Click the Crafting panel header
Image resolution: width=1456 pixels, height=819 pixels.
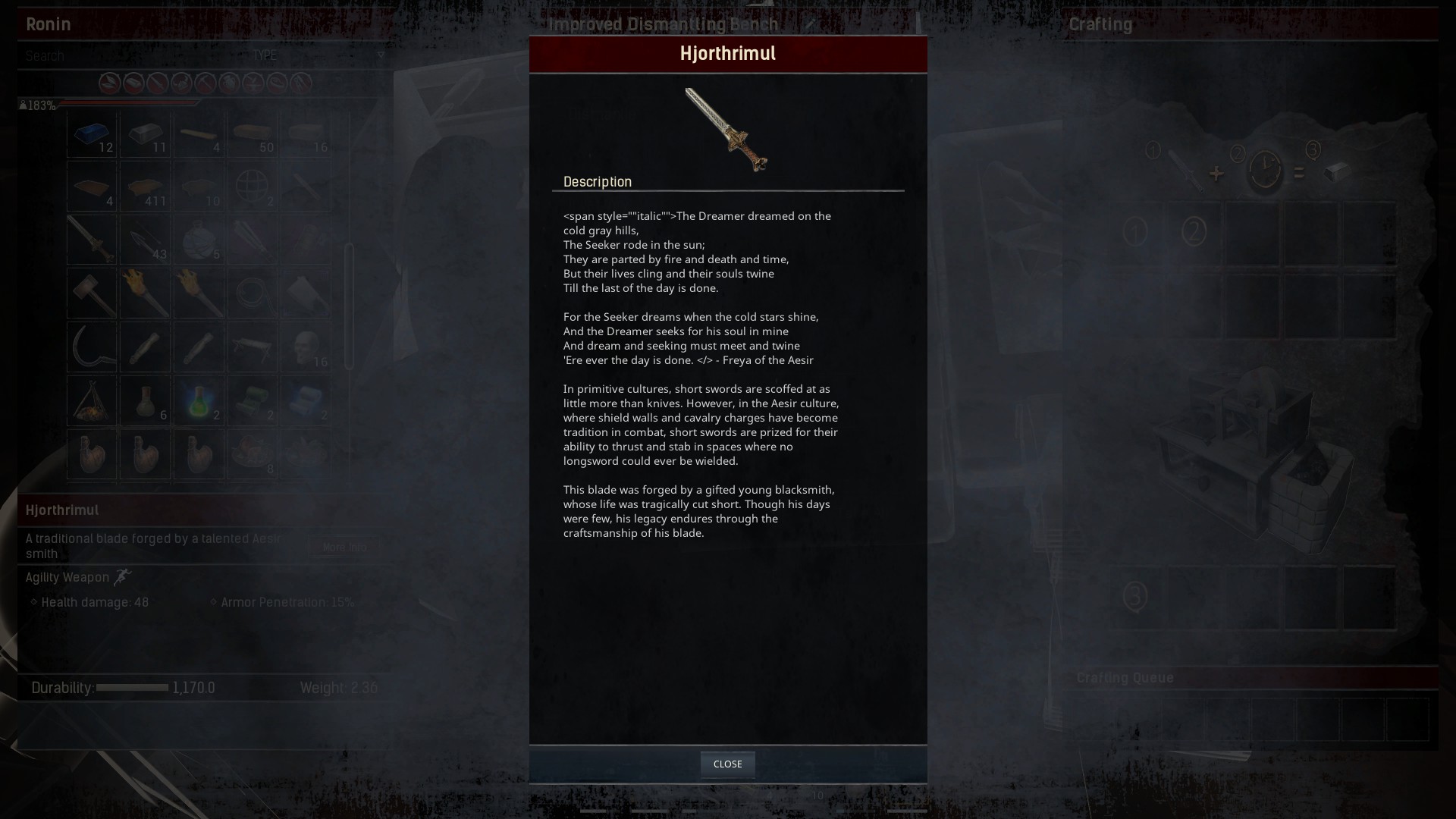pyautogui.click(x=1100, y=24)
